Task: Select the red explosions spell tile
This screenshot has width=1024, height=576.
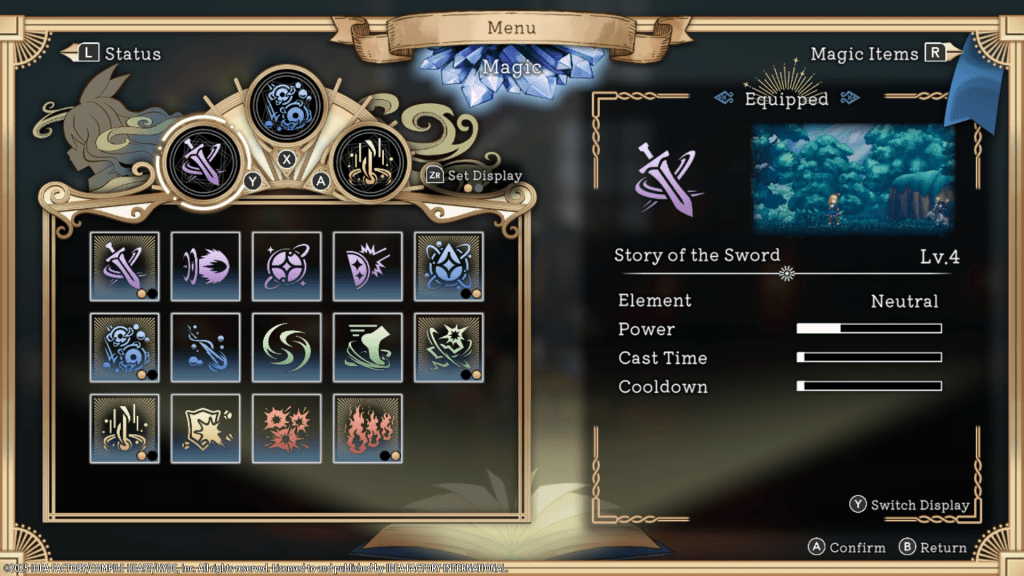Action: [286, 428]
